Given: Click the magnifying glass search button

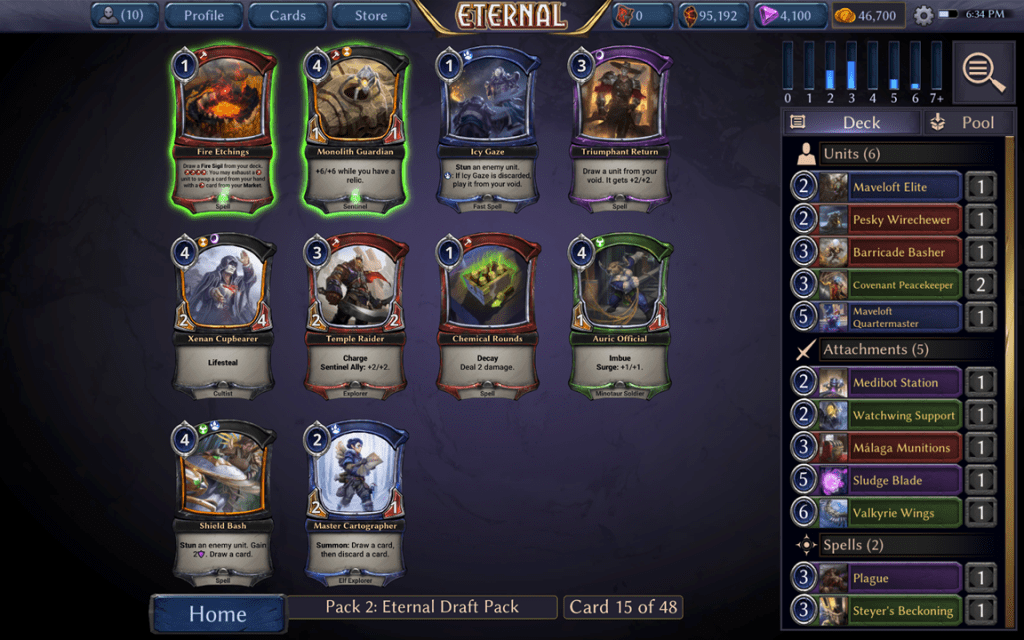Looking at the screenshot, I should [984, 71].
